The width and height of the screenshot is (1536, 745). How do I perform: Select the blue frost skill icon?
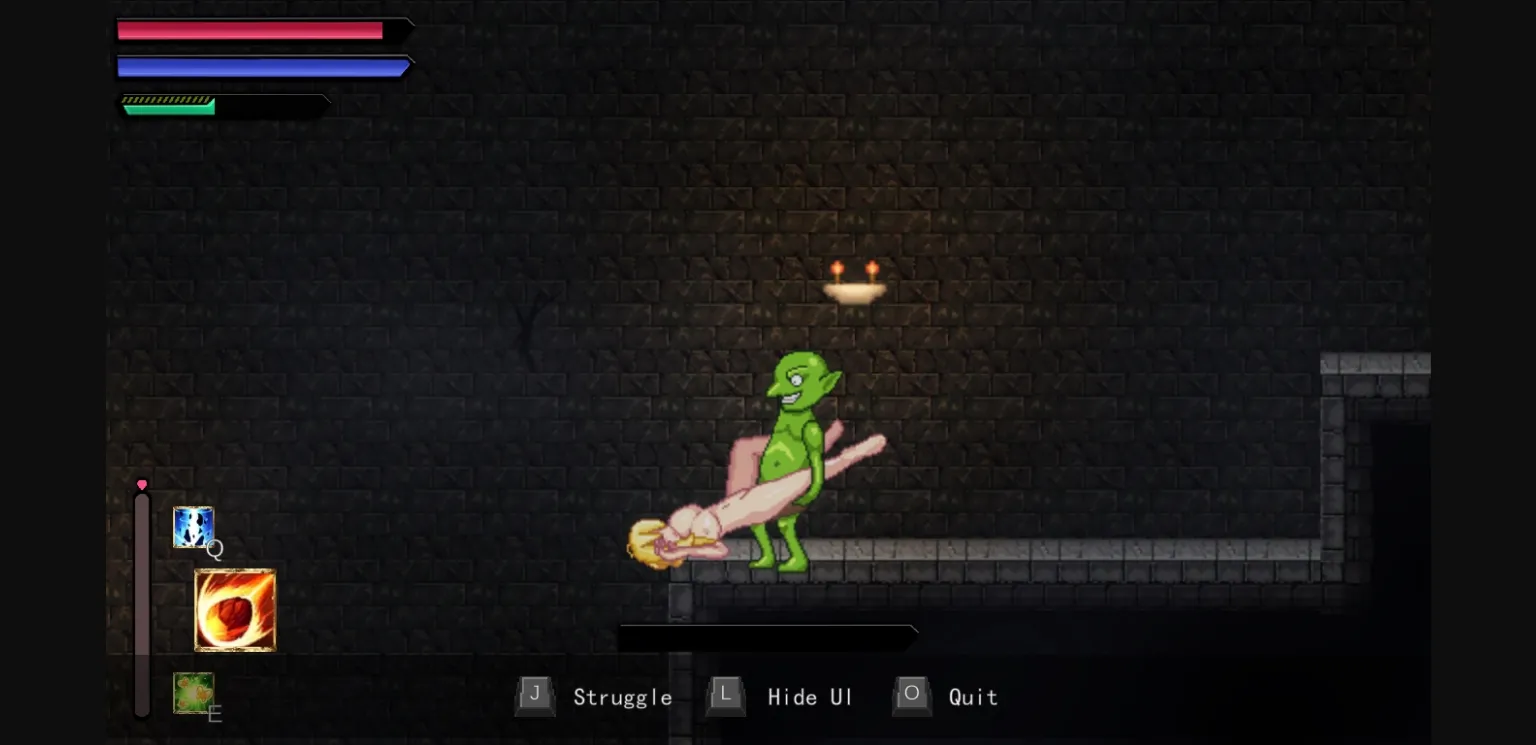pos(194,527)
